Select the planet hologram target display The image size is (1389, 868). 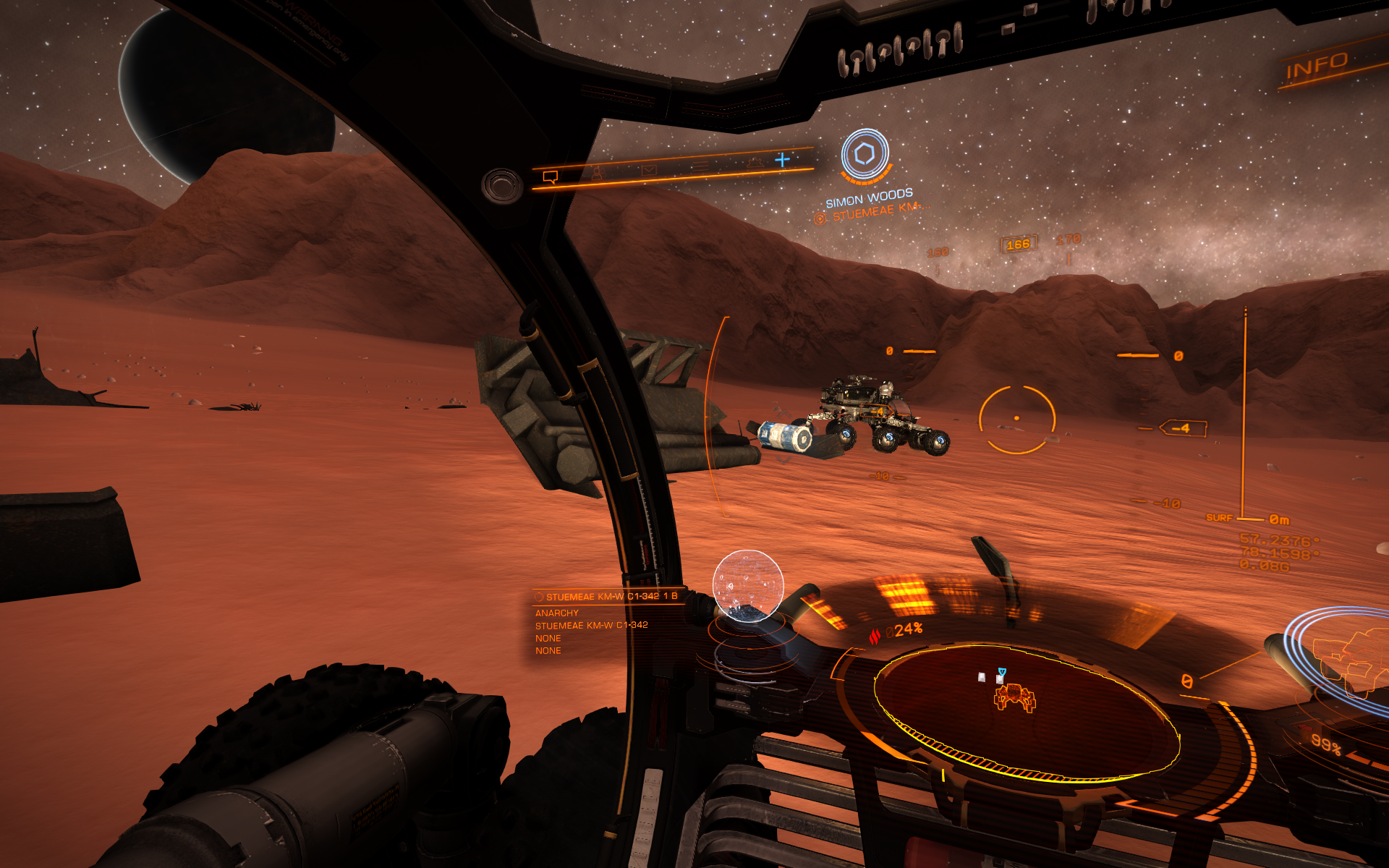[x=748, y=584]
